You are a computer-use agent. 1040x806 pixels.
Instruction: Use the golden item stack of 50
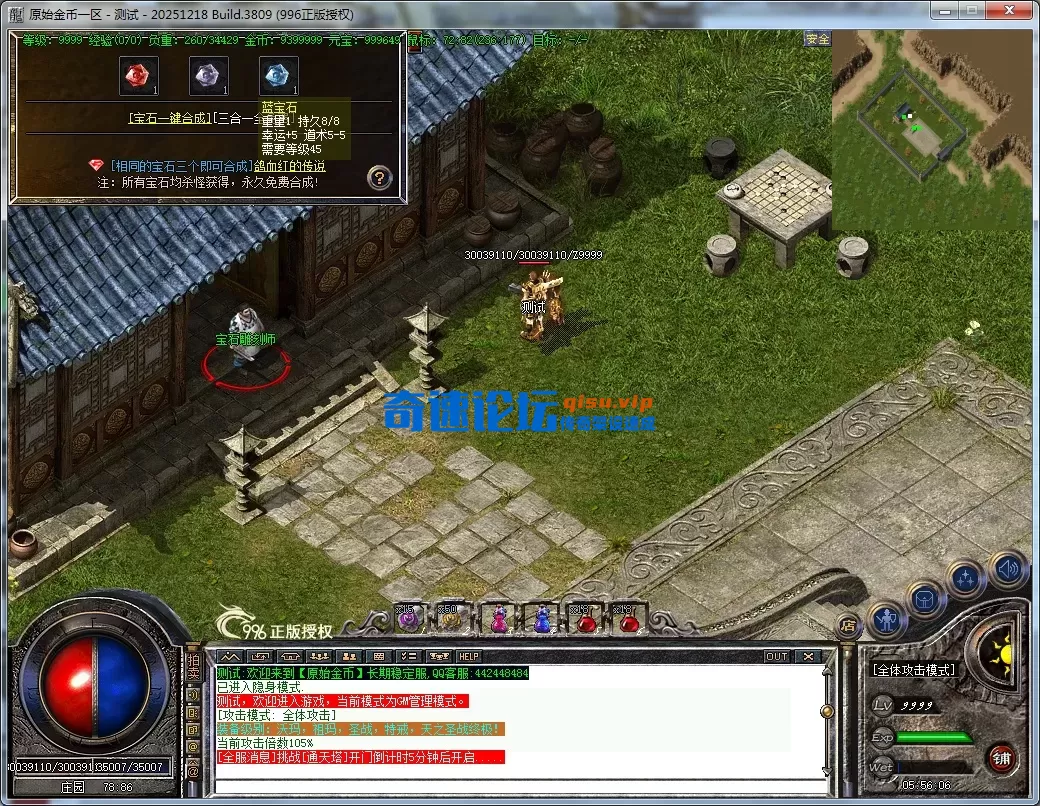pos(451,619)
